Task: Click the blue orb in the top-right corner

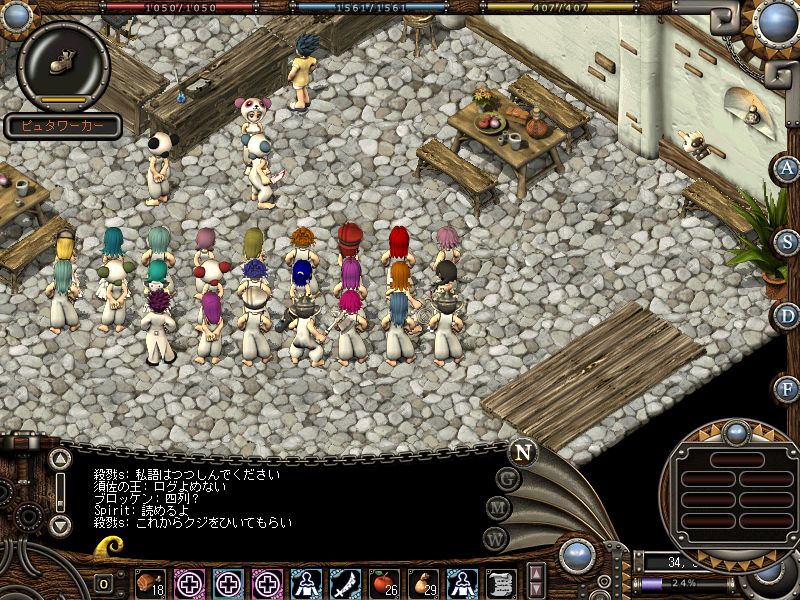Action: coord(776,20)
